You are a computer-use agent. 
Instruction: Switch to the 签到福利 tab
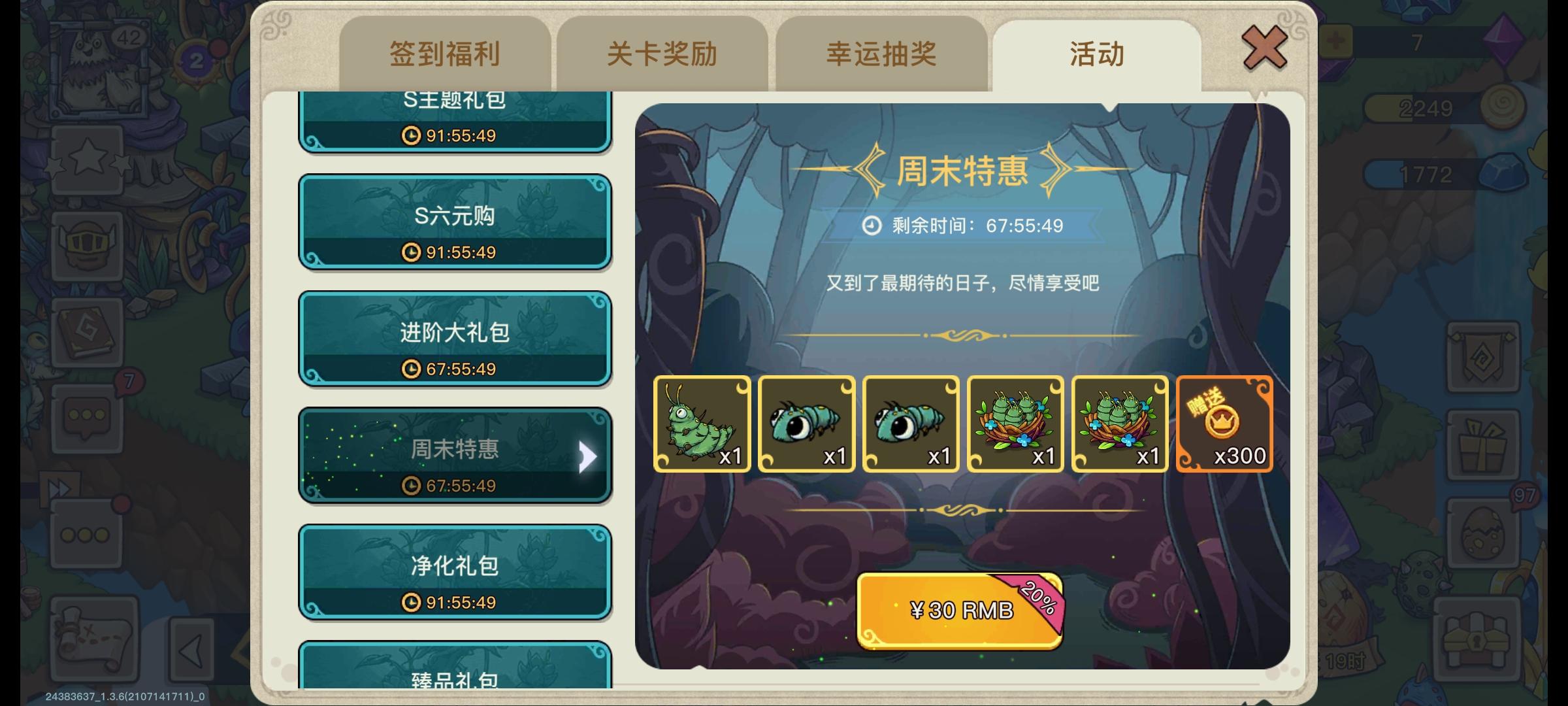(444, 56)
